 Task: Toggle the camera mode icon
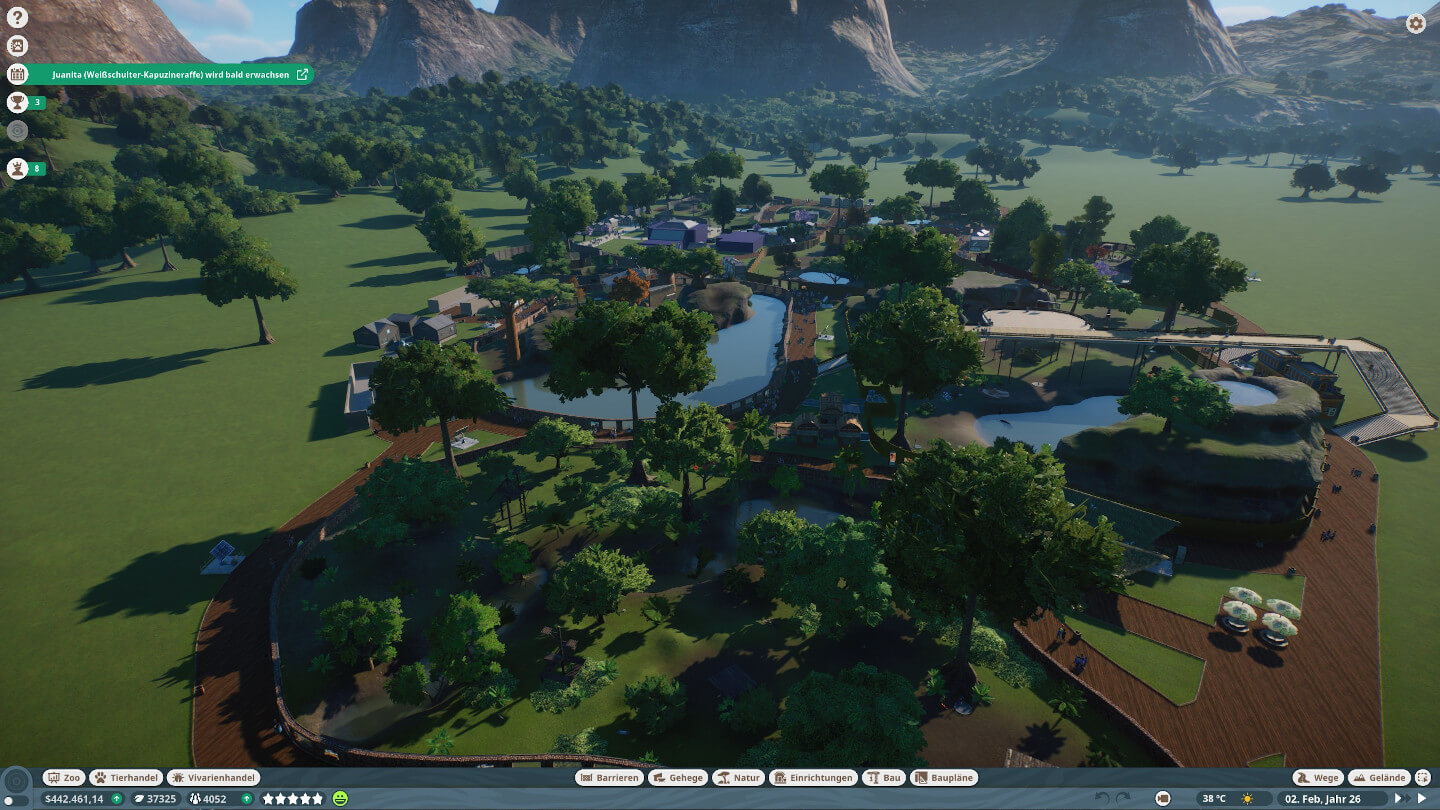point(1163,798)
